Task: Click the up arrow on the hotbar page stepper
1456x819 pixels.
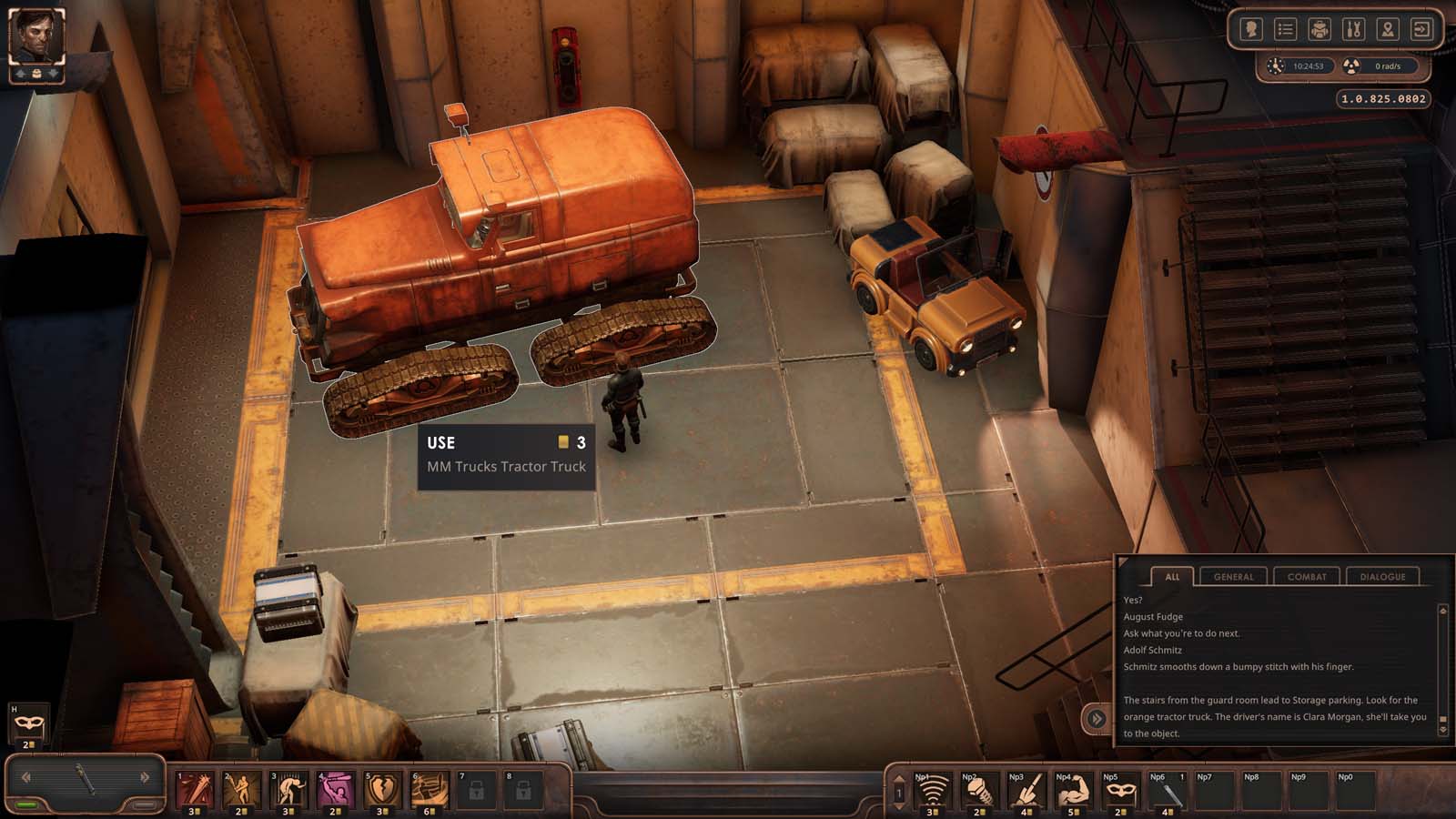Action: [x=898, y=776]
